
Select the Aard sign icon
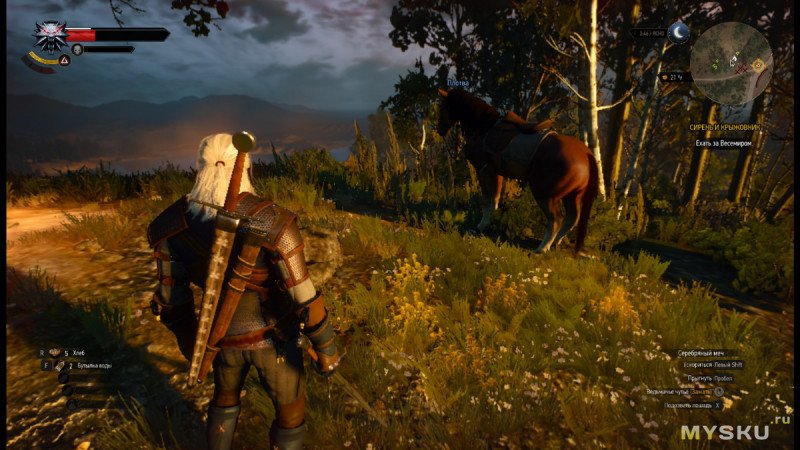[x=64, y=61]
